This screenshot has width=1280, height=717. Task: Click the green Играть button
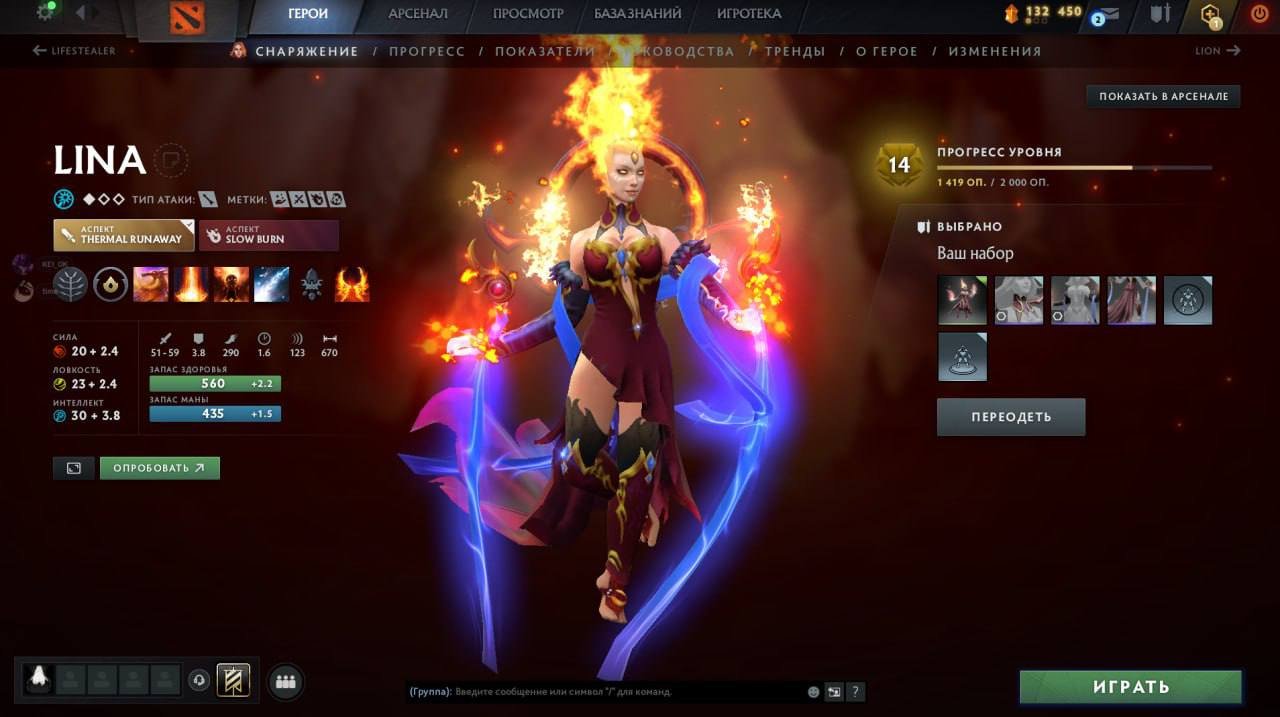pyautogui.click(x=1130, y=687)
